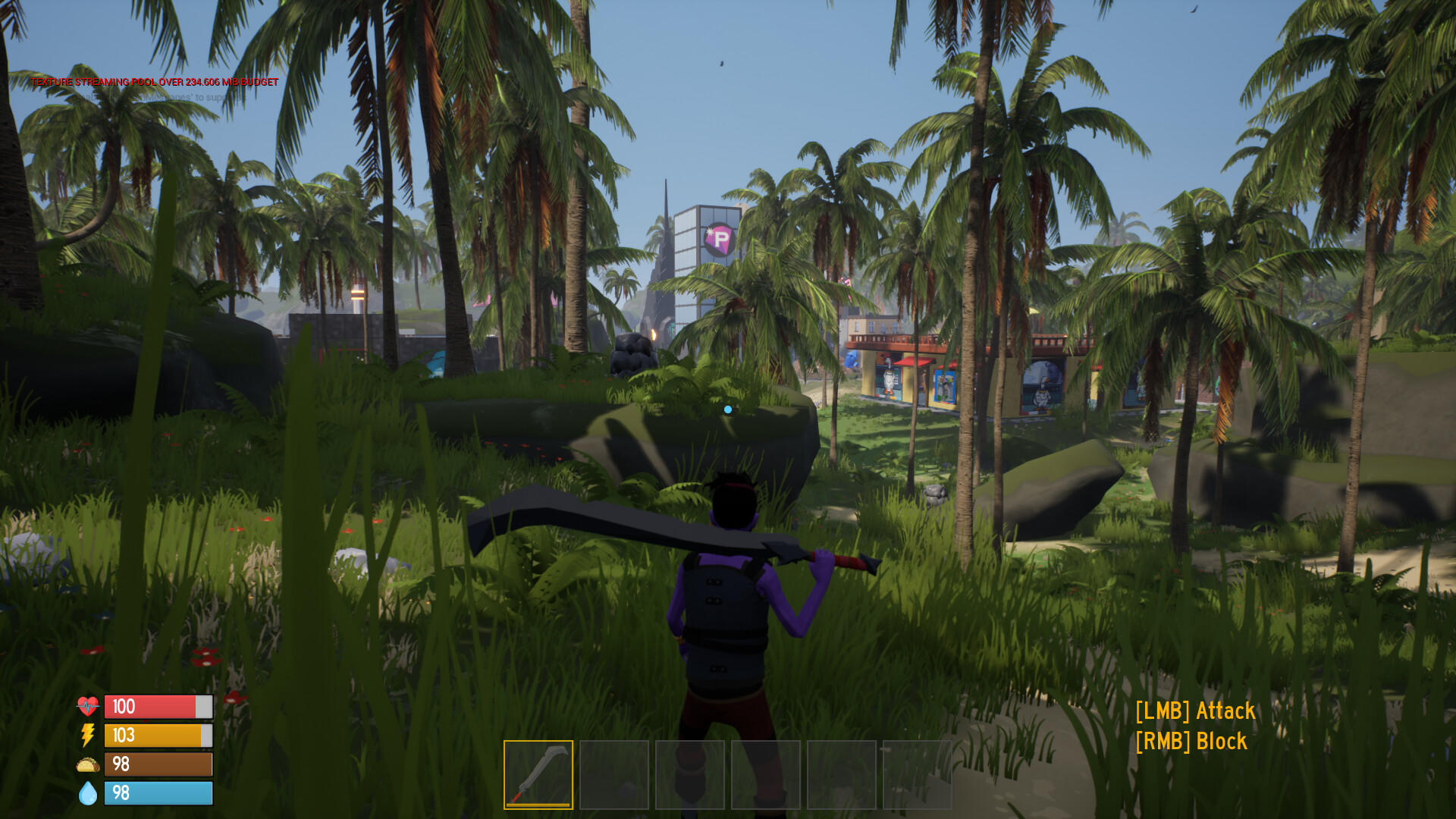Click the water droplet thirst icon
1456x819 pixels.
86,793
